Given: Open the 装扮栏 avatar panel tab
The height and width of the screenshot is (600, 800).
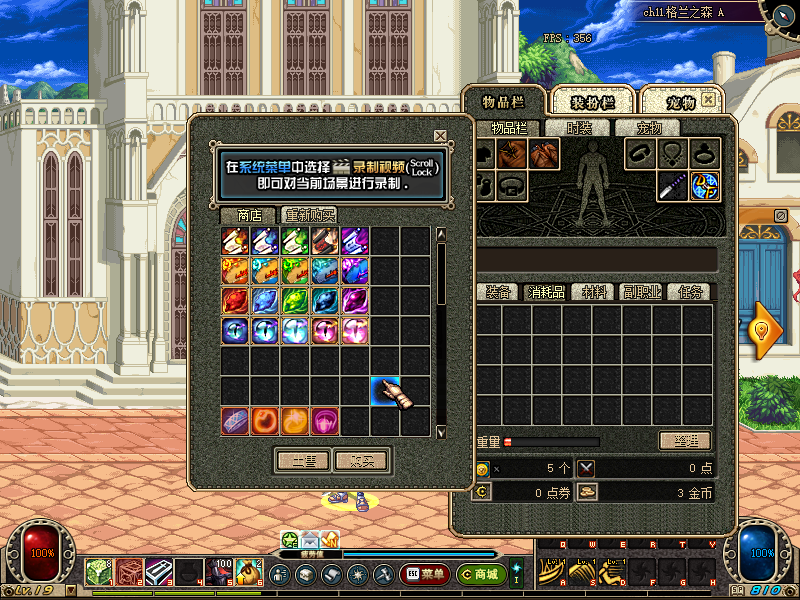Looking at the screenshot, I should pyautogui.click(x=590, y=102).
